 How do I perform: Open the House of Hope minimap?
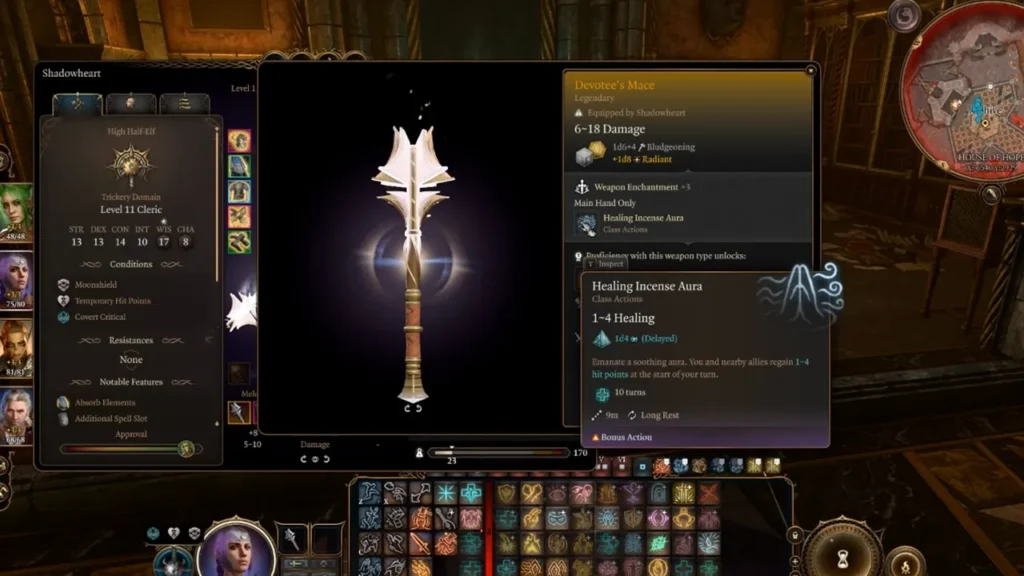coord(967,110)
